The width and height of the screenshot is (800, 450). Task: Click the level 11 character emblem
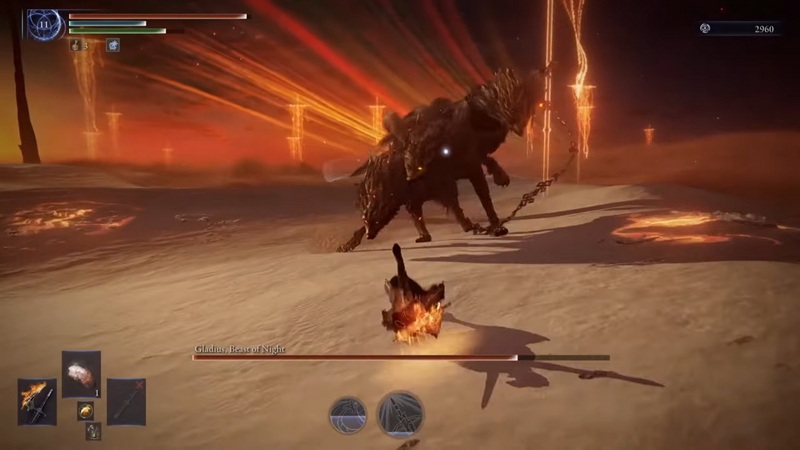pyautogui.click(x=46, y=24)
